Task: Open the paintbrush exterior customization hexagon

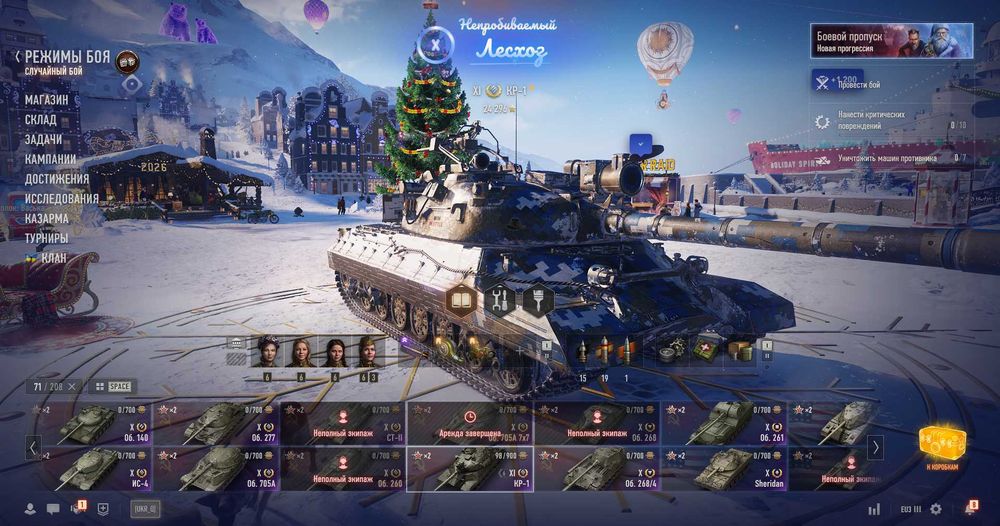Action: coord(538,299)
